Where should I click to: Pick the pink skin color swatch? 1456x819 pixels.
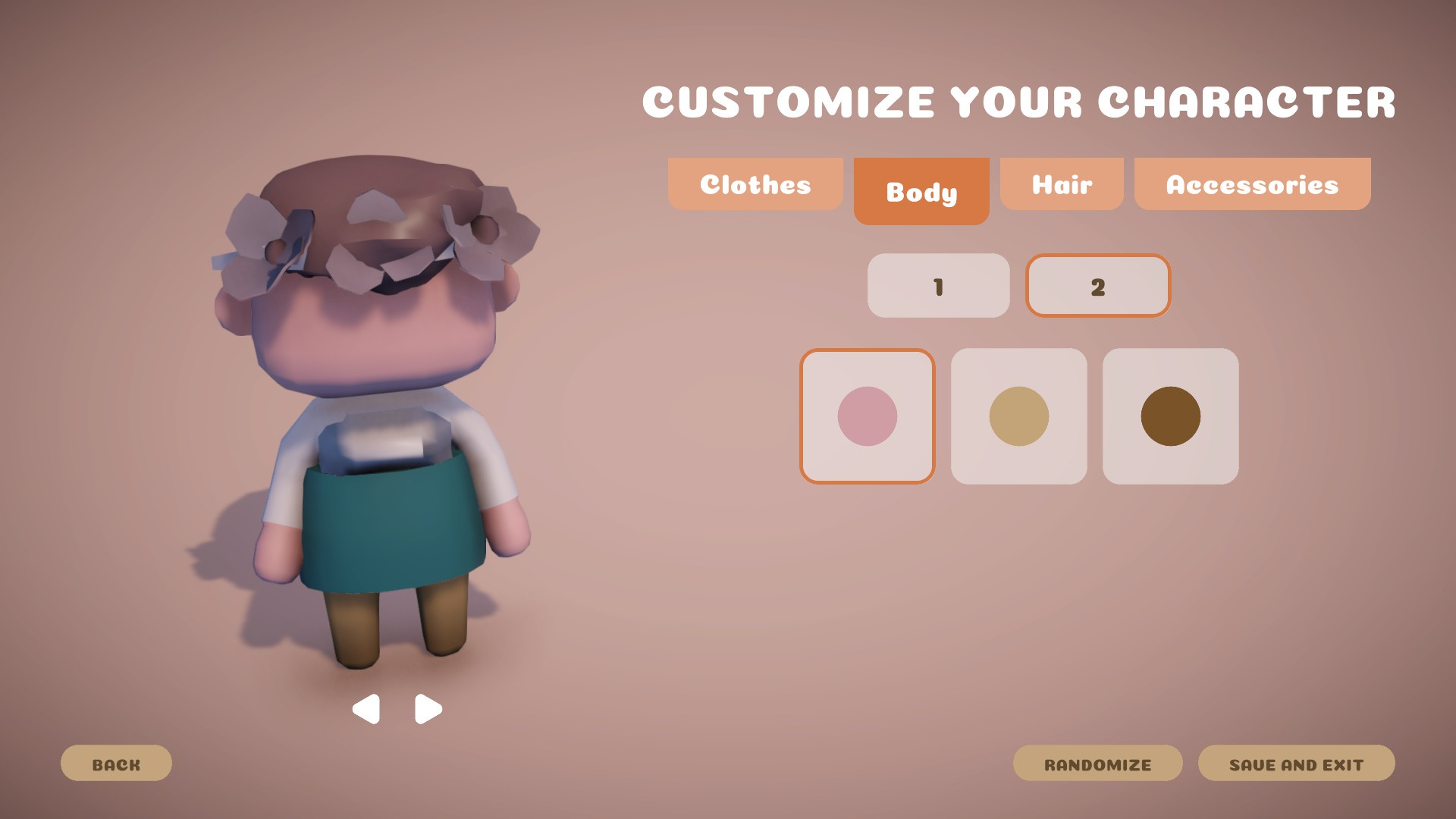tap(868, 416)
